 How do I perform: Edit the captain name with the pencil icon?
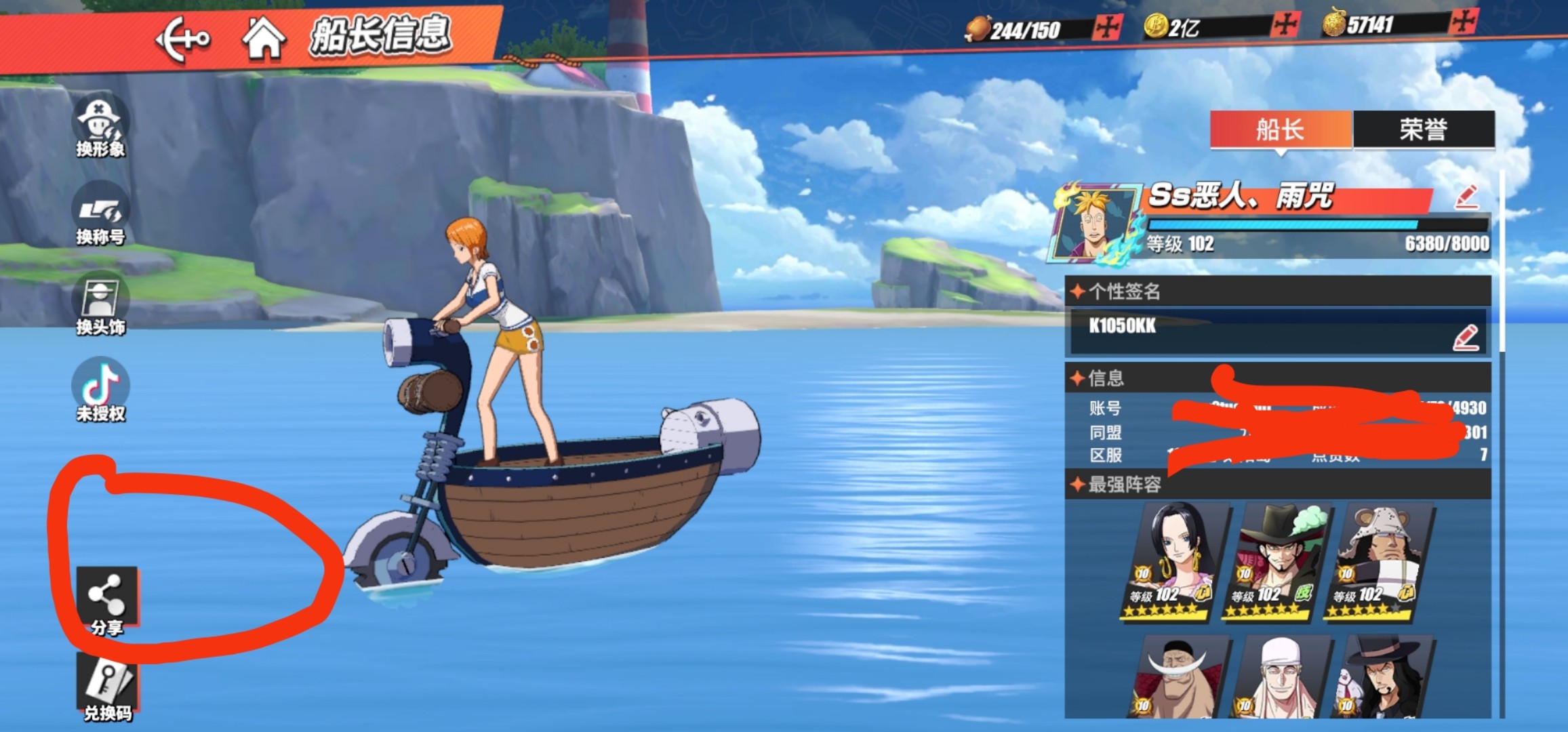click(1466, 197)
